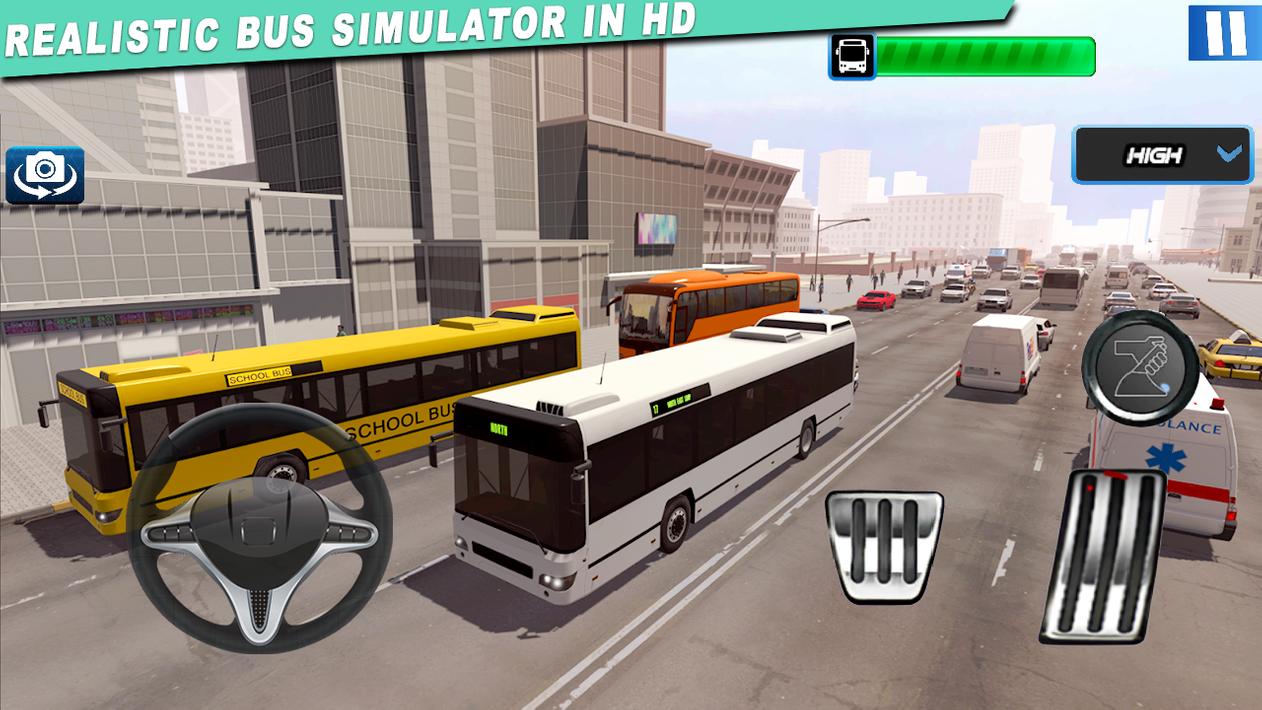Tap the brake pedal

884,545
